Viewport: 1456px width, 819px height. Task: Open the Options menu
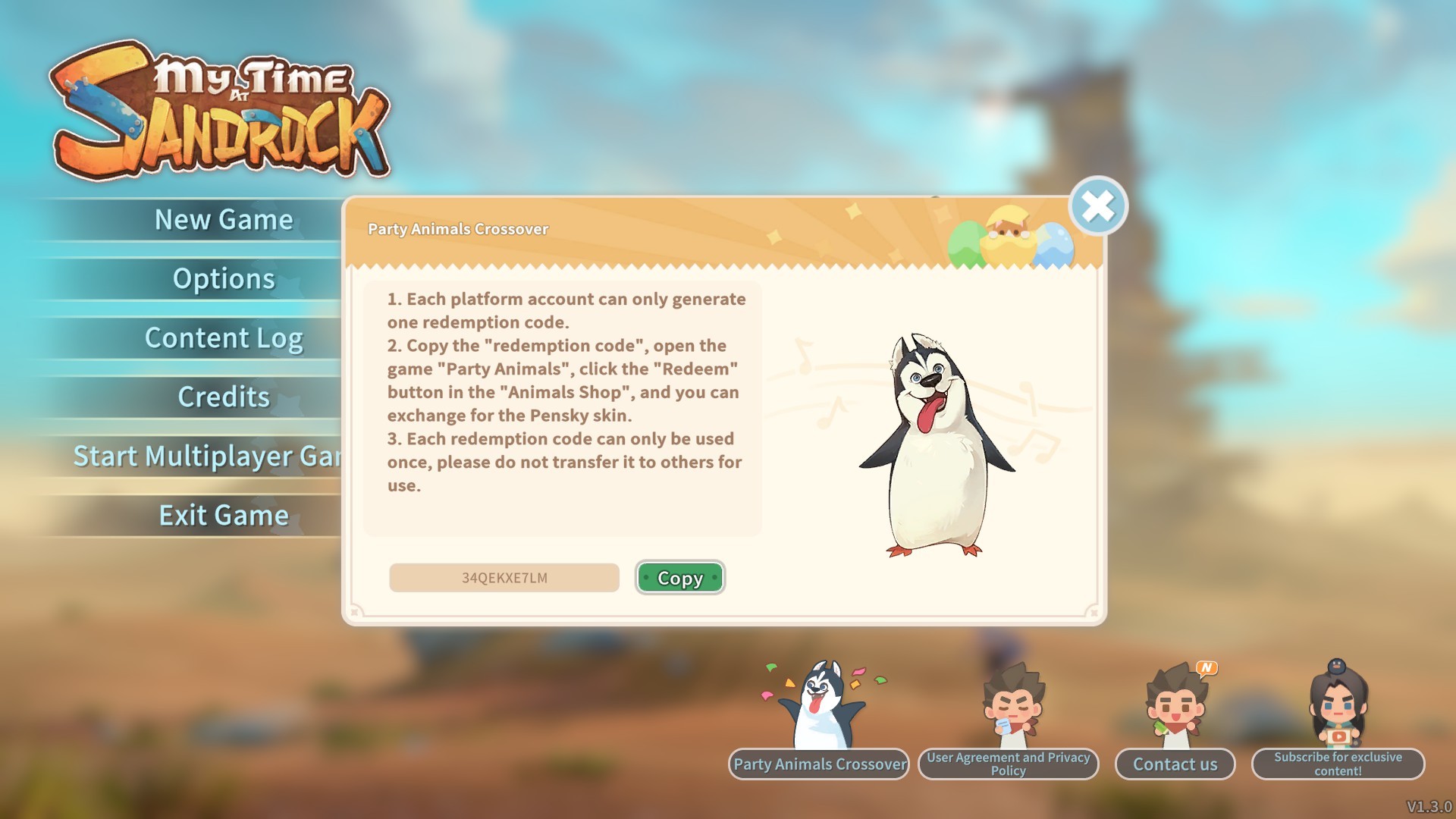point(223,279)
